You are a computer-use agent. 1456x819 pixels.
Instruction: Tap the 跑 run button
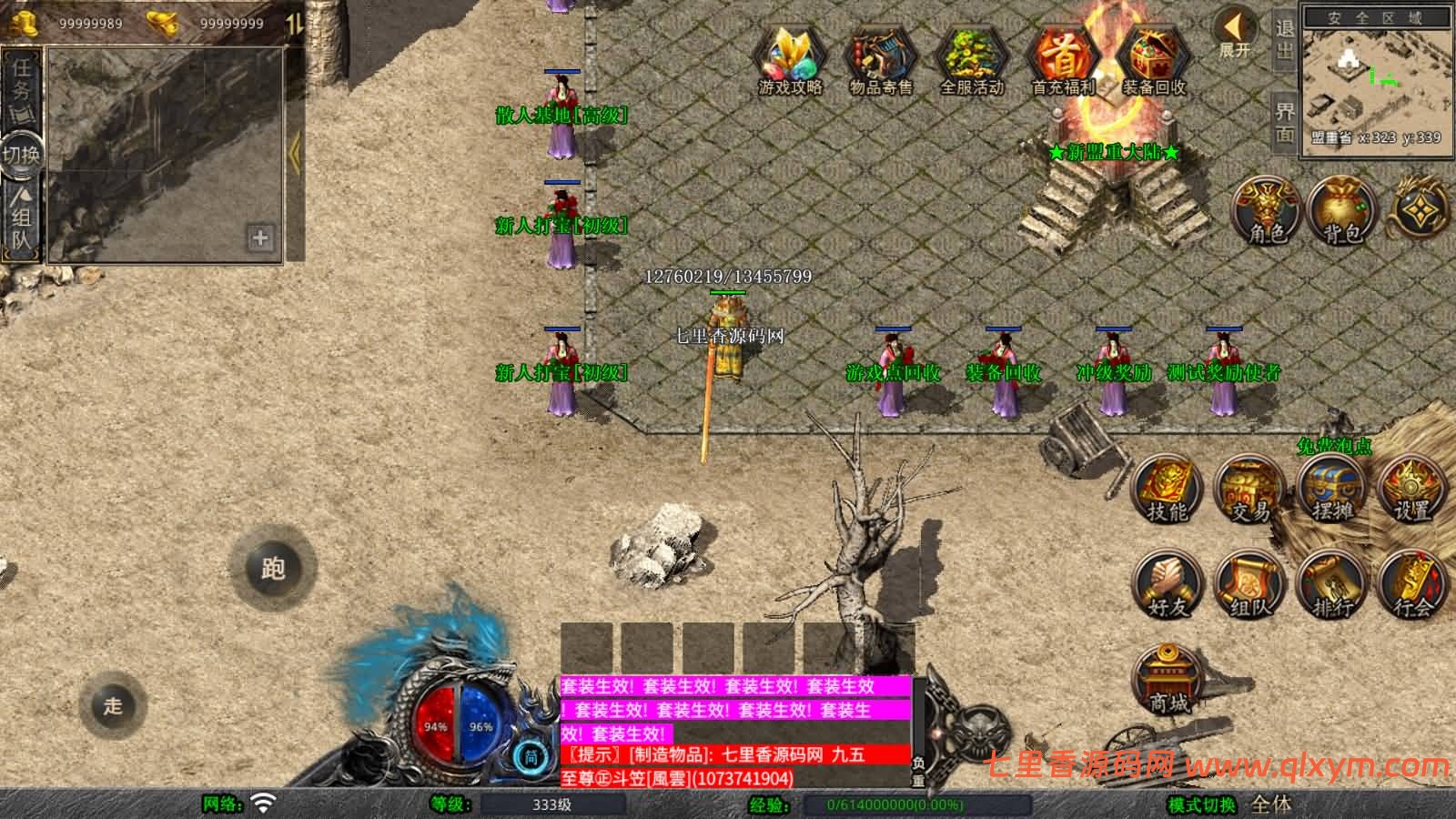tap(273, 569)
